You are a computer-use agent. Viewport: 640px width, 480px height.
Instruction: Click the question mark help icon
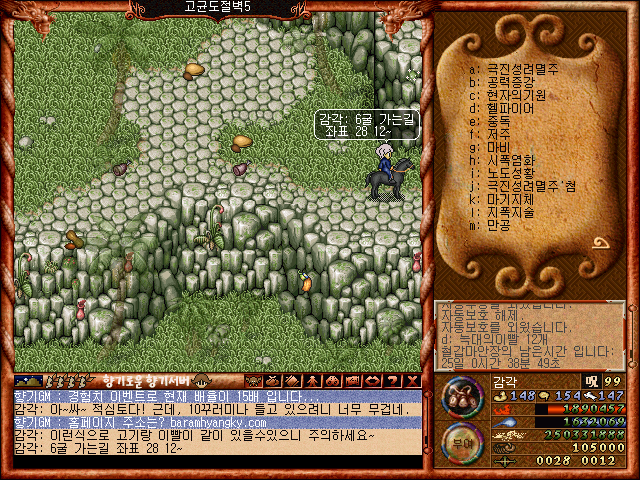click(x=393, y=381)
